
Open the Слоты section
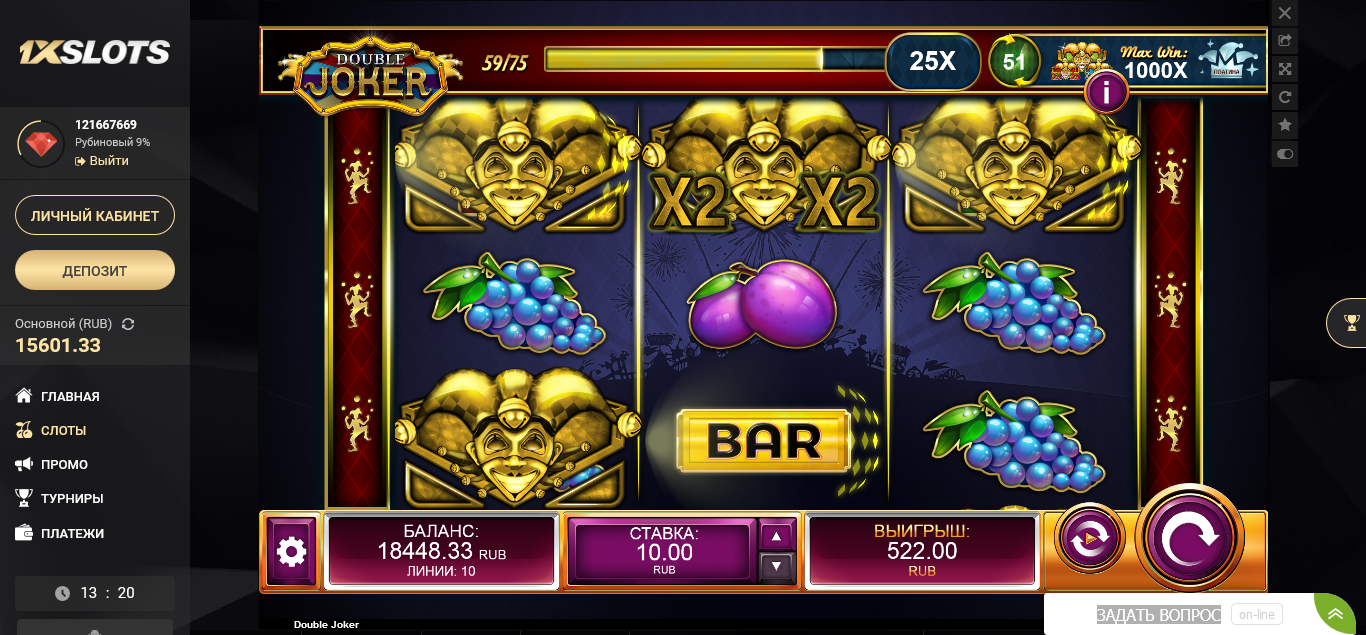63,430
